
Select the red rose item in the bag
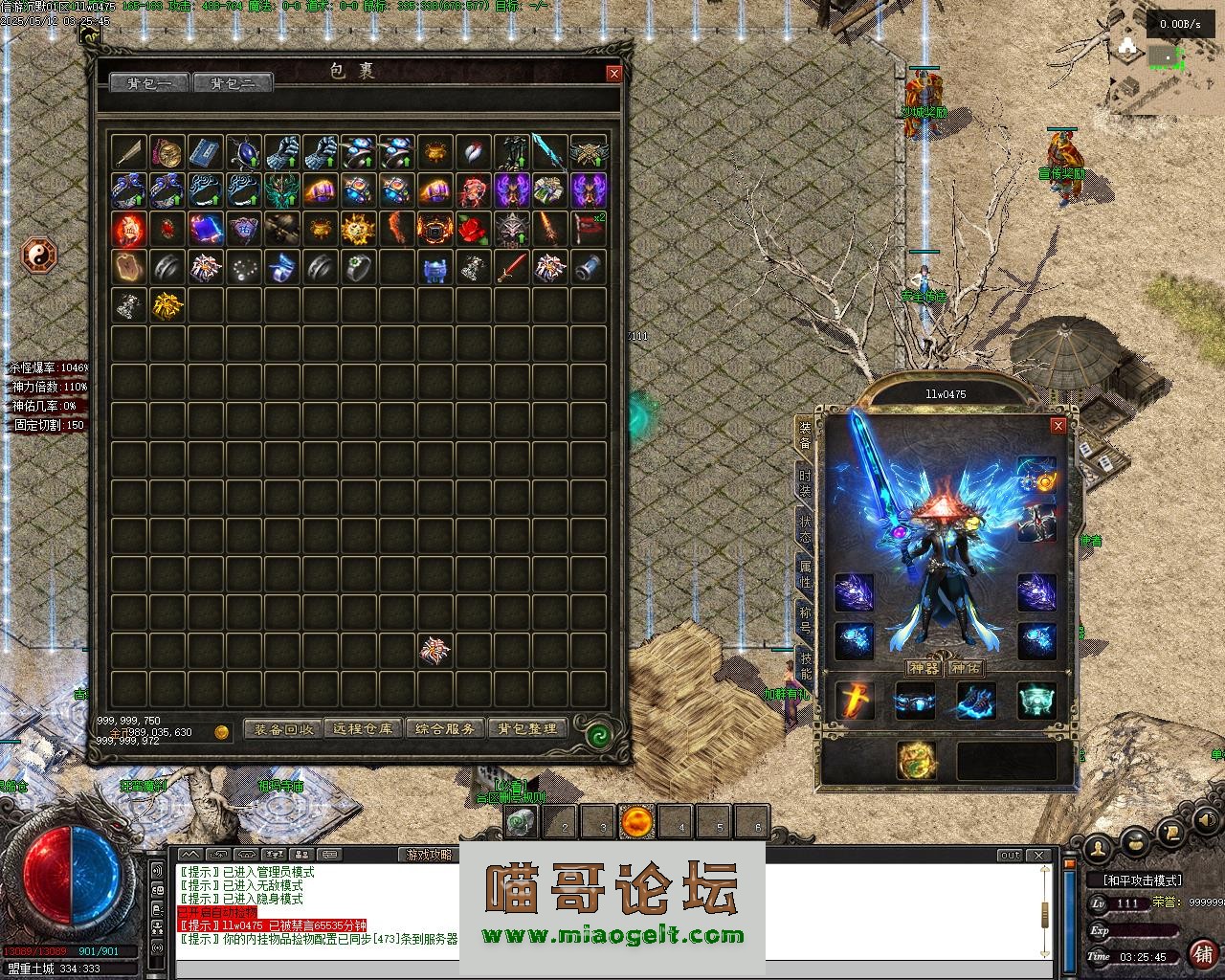474,229
